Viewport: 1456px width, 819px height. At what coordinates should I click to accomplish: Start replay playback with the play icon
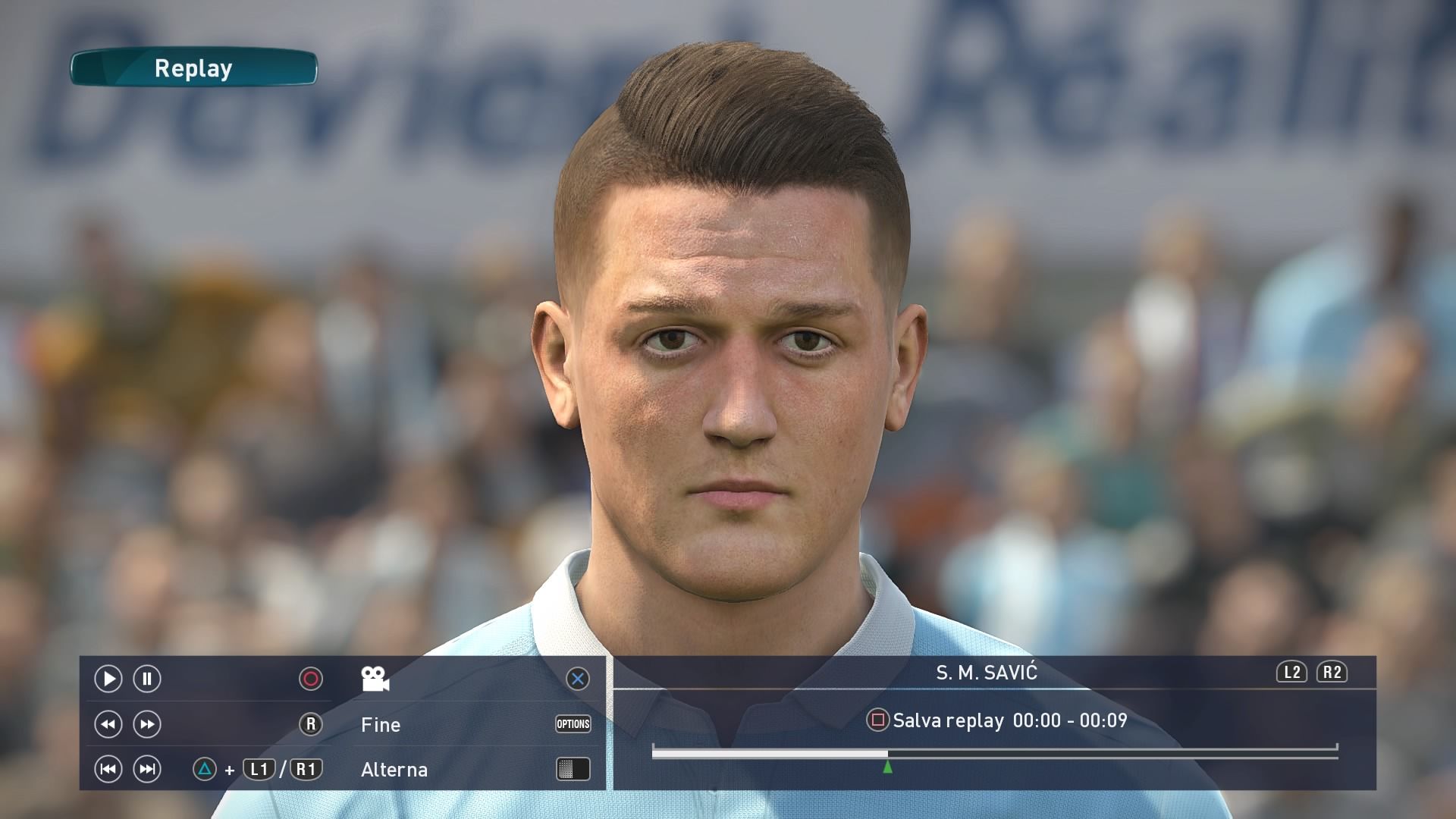coord(108,679)
